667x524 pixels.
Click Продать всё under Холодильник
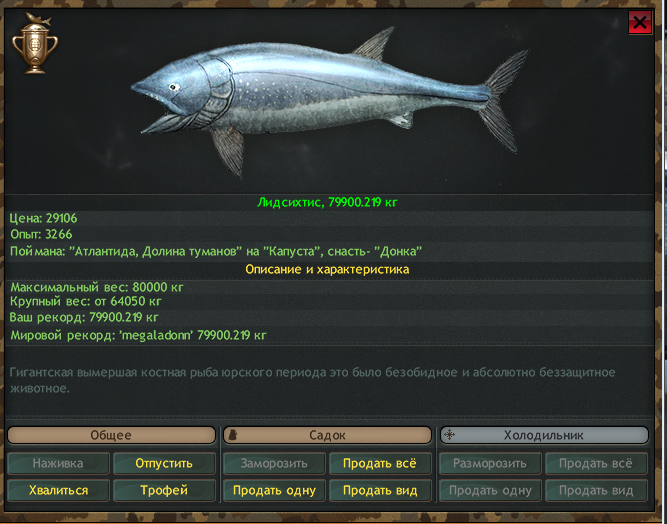[x=596, y=463]
